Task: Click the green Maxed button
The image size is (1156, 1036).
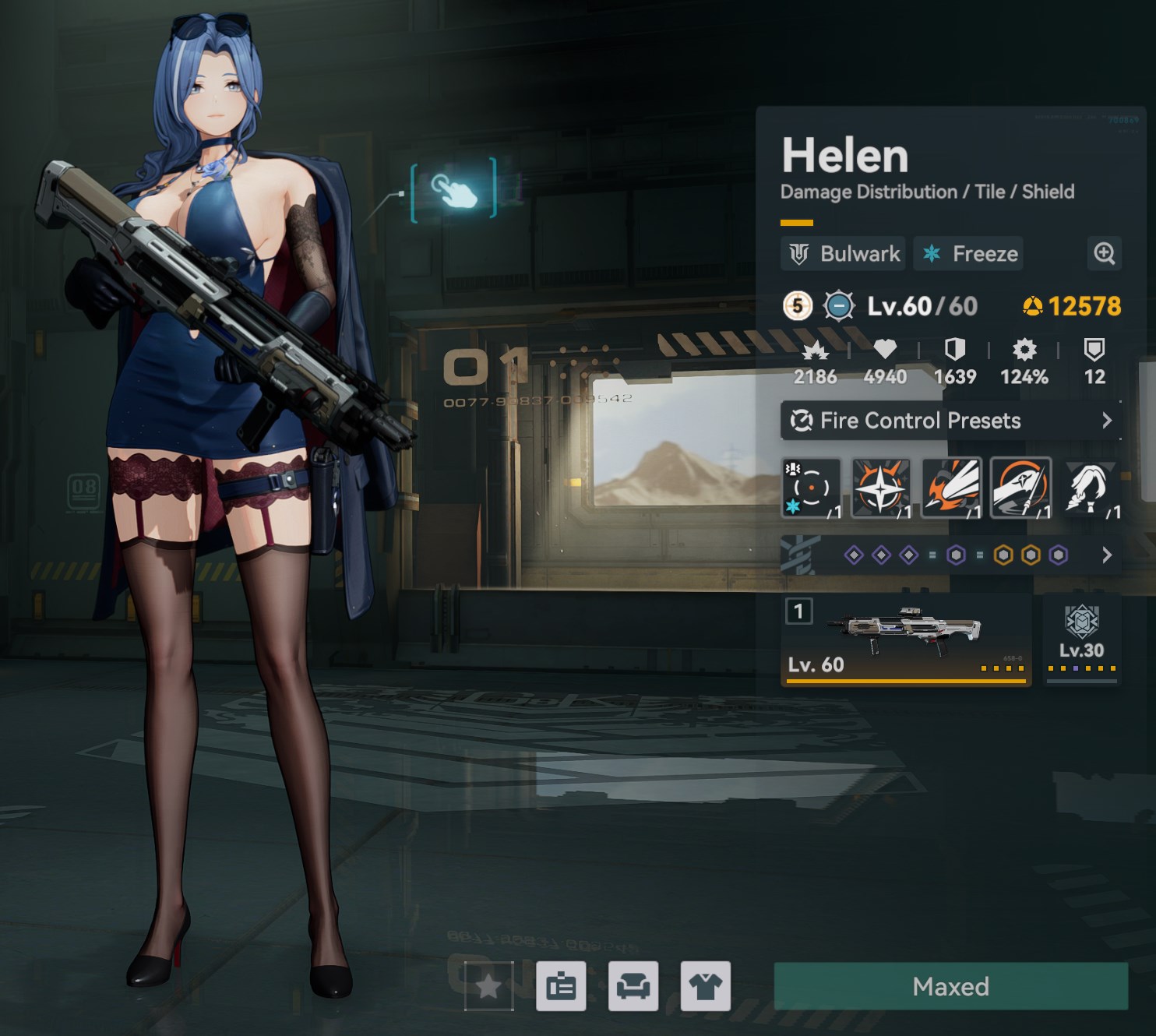Action: point(950,986)
